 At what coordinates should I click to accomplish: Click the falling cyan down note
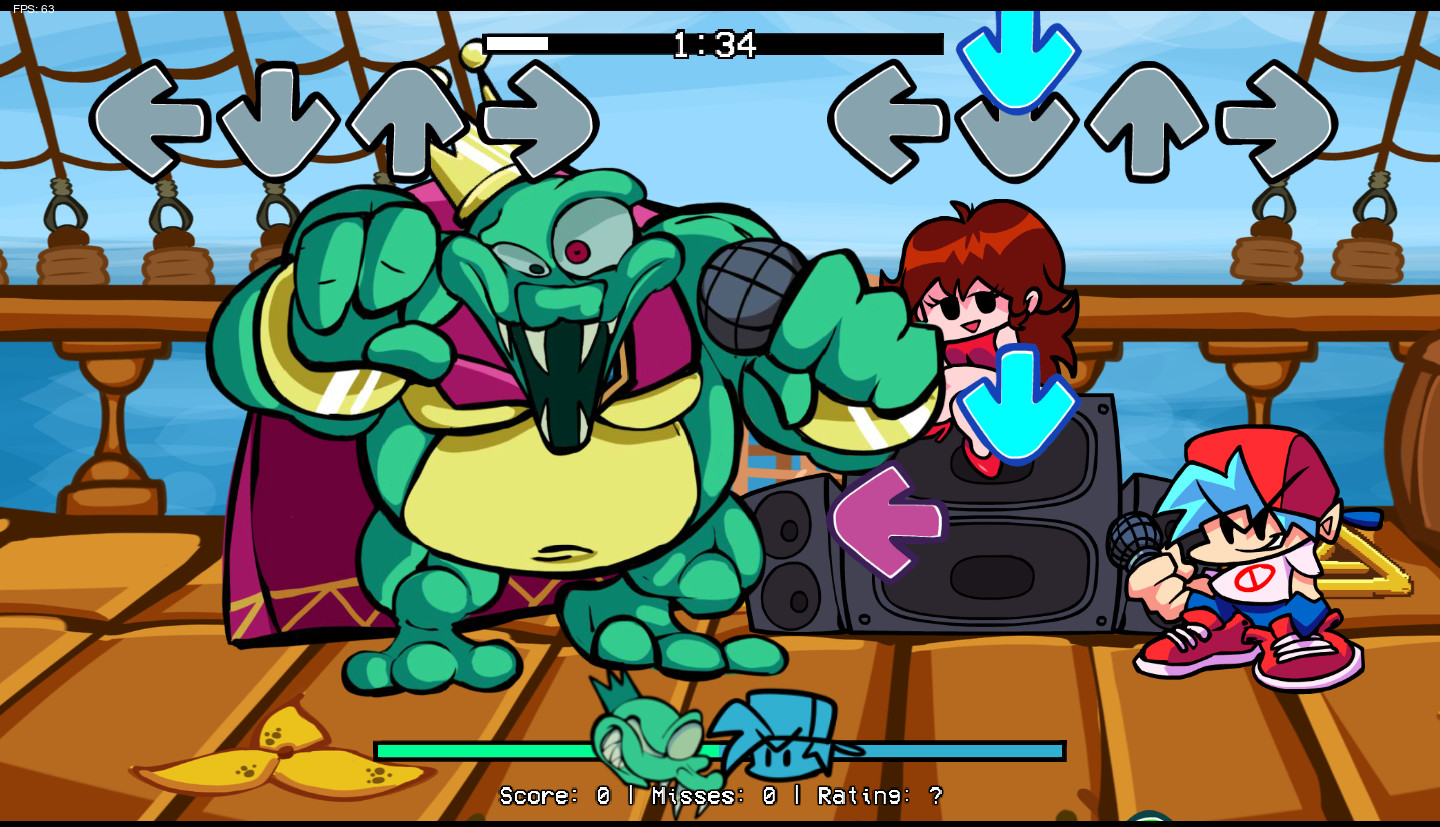pyautogui.click(x=1018, y=55)
